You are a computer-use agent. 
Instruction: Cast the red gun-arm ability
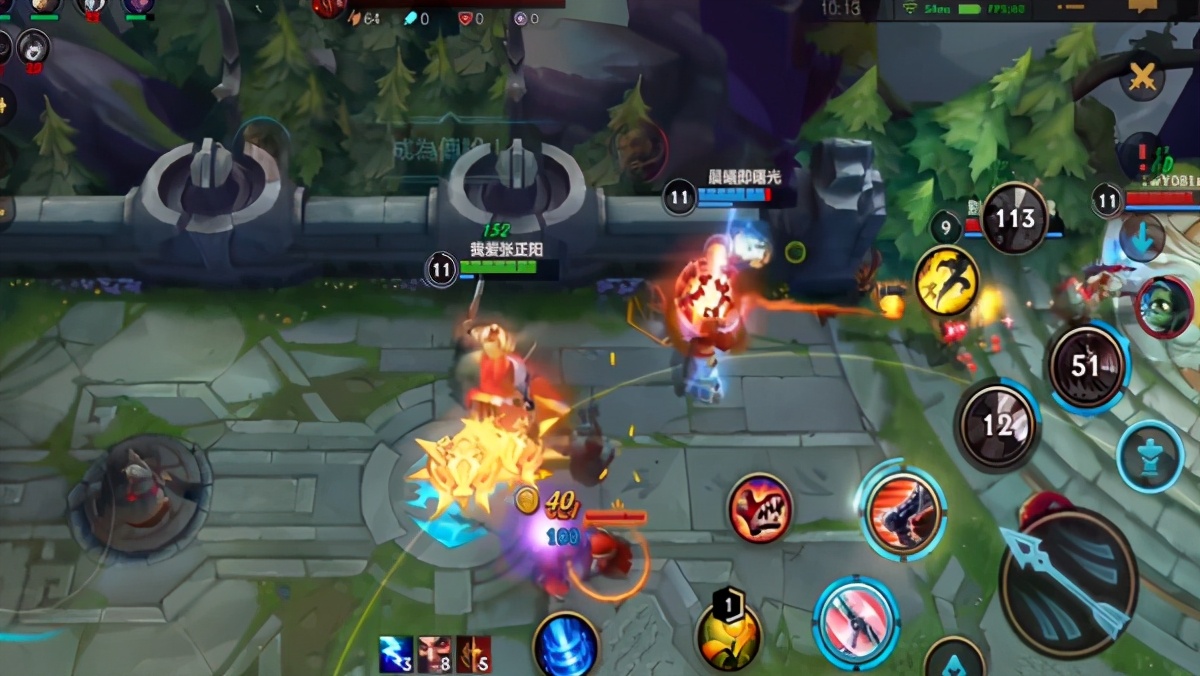904,512
